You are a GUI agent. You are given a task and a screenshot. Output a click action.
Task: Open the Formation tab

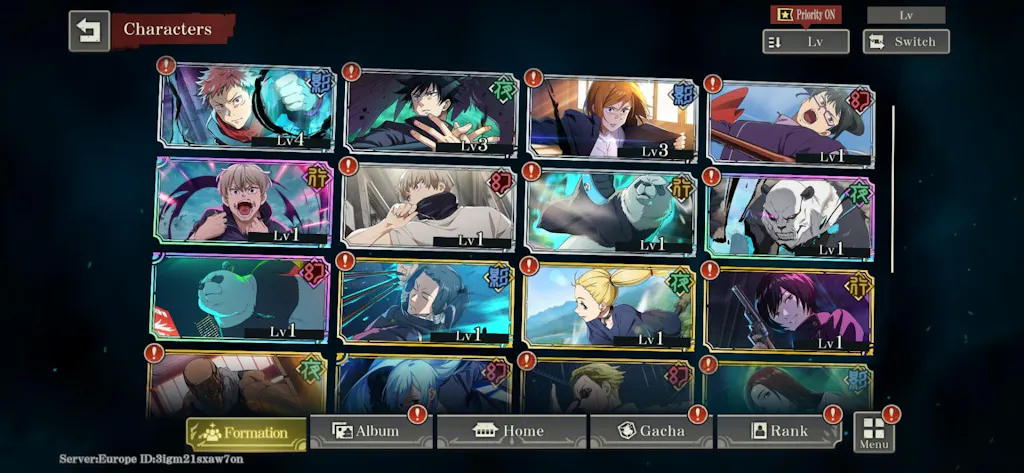pos(246,433)
